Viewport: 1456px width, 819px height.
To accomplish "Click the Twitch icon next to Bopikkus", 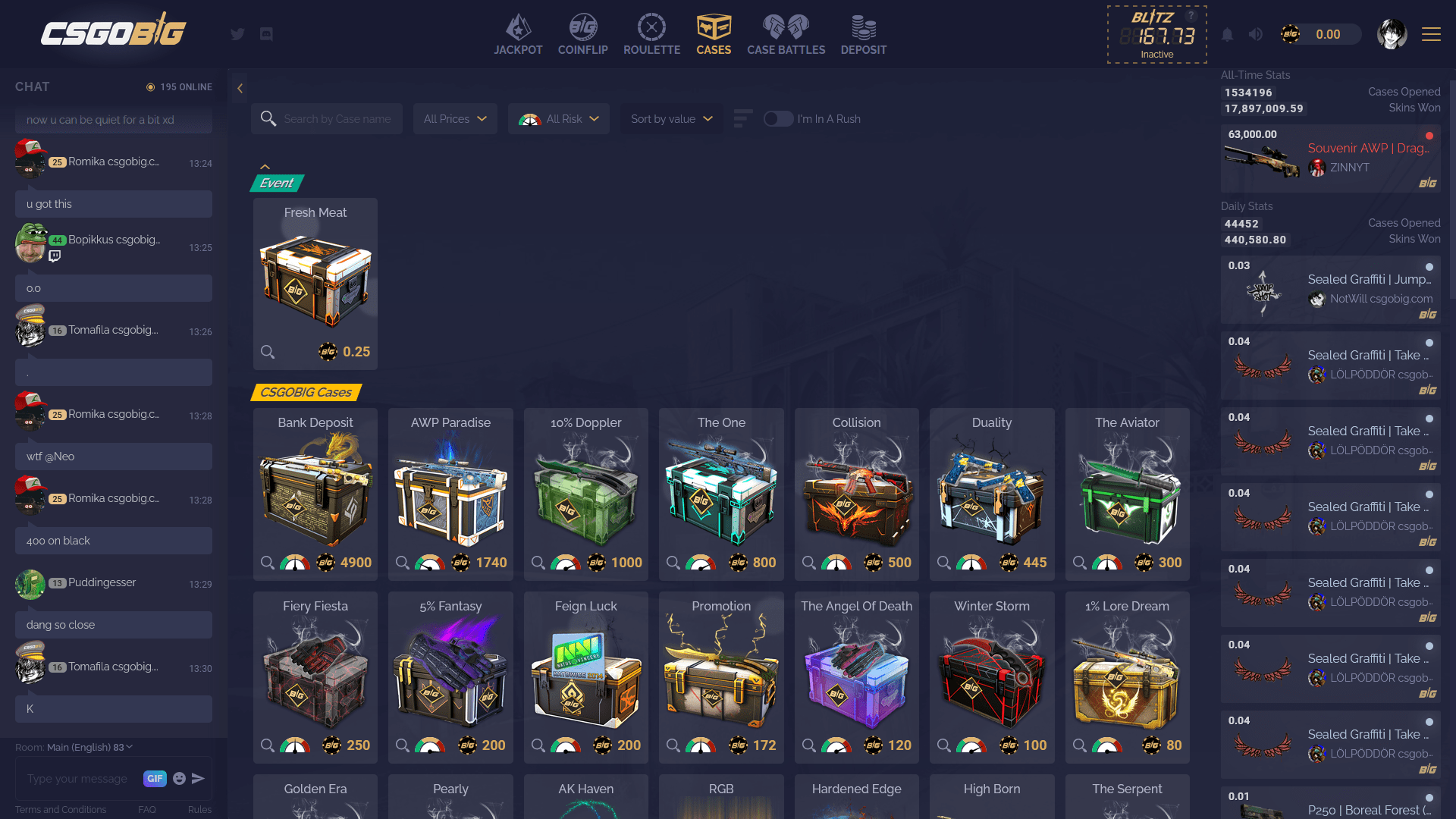I will [53, 257].
